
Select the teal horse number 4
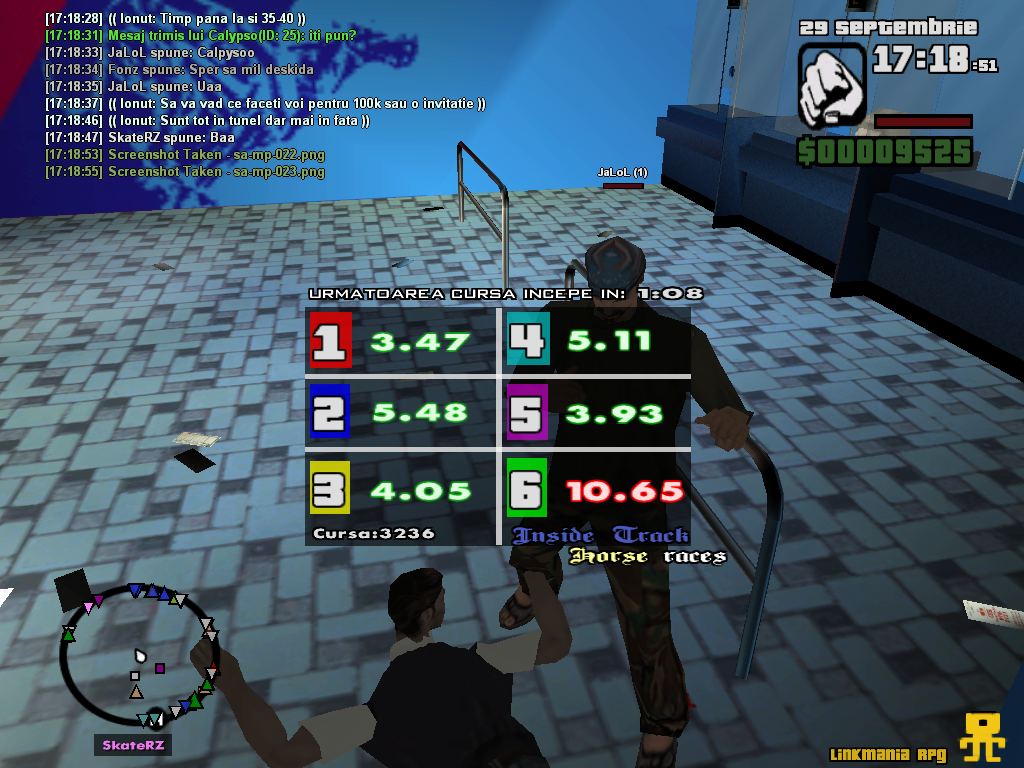527,341
